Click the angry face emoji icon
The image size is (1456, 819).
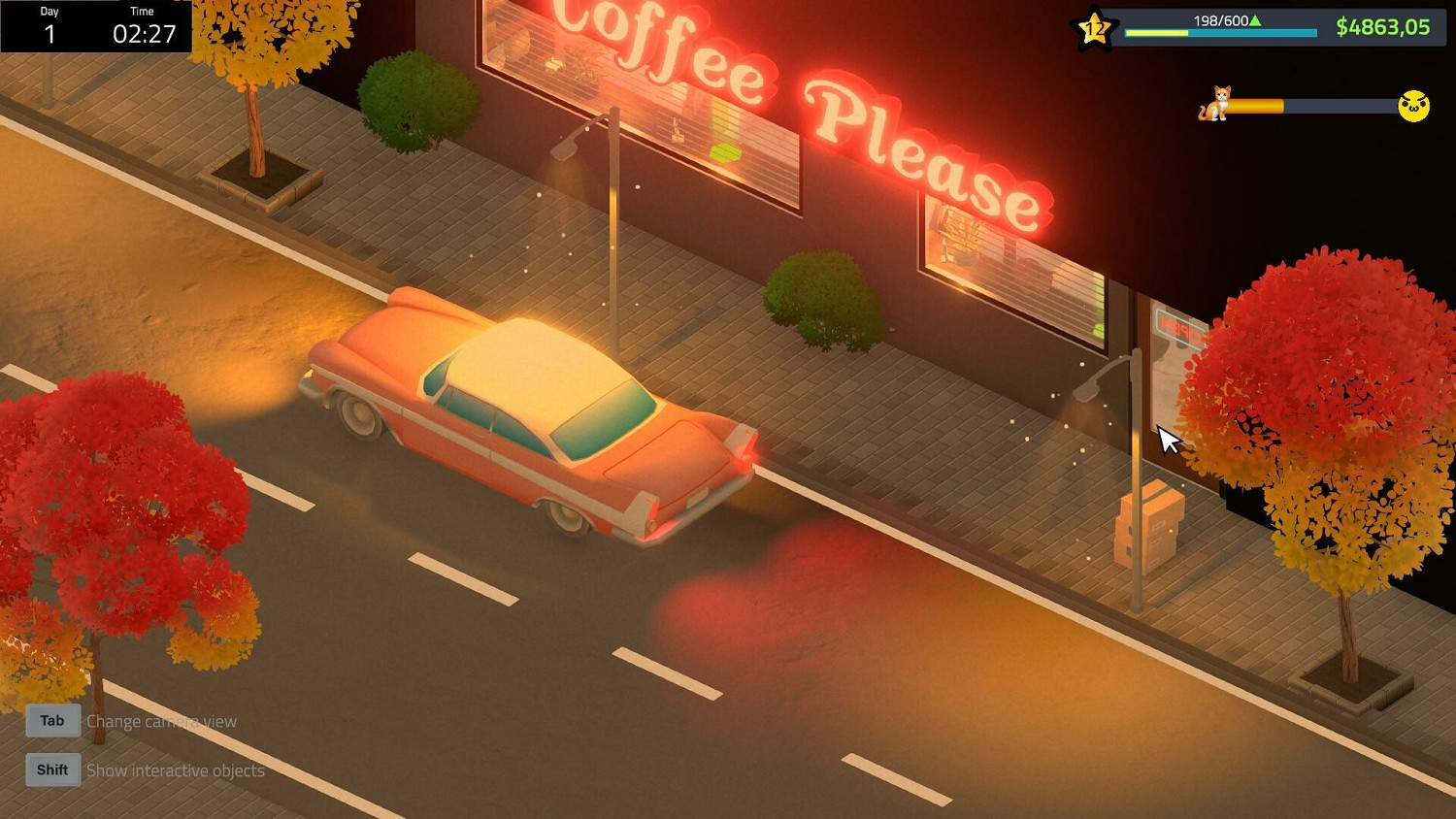(1413, 107)
